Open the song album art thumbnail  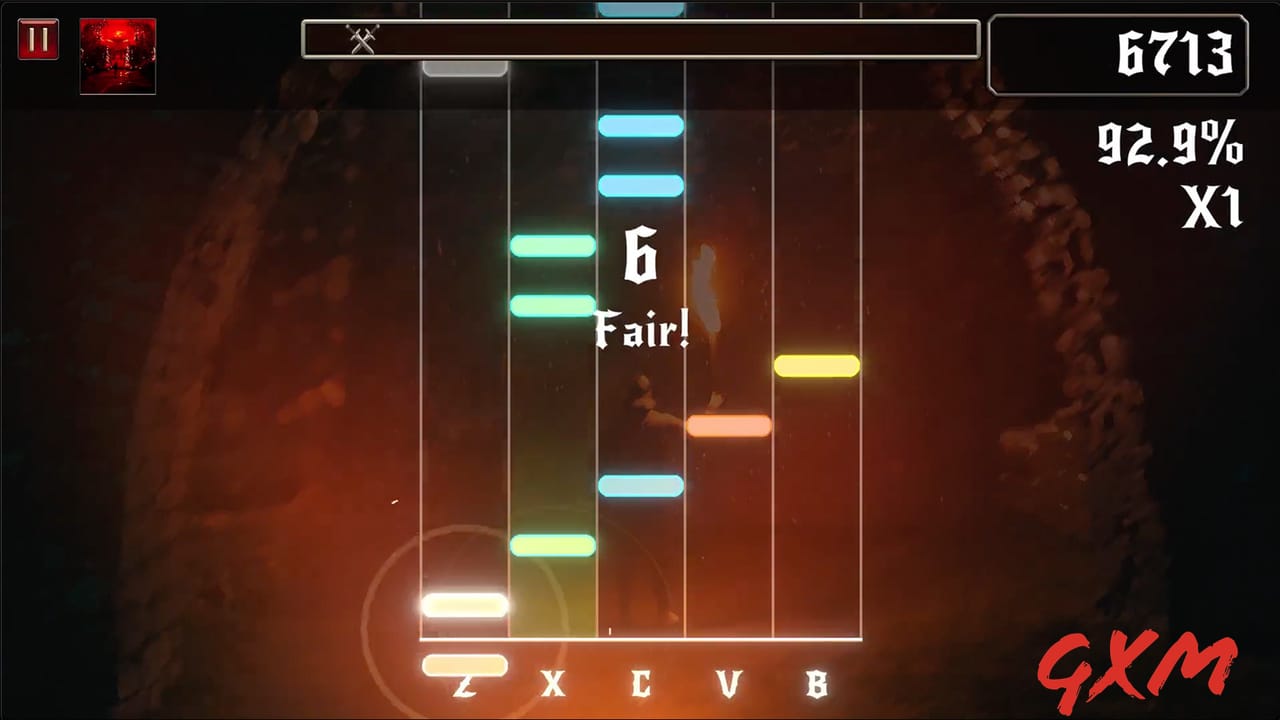[117, 57]
